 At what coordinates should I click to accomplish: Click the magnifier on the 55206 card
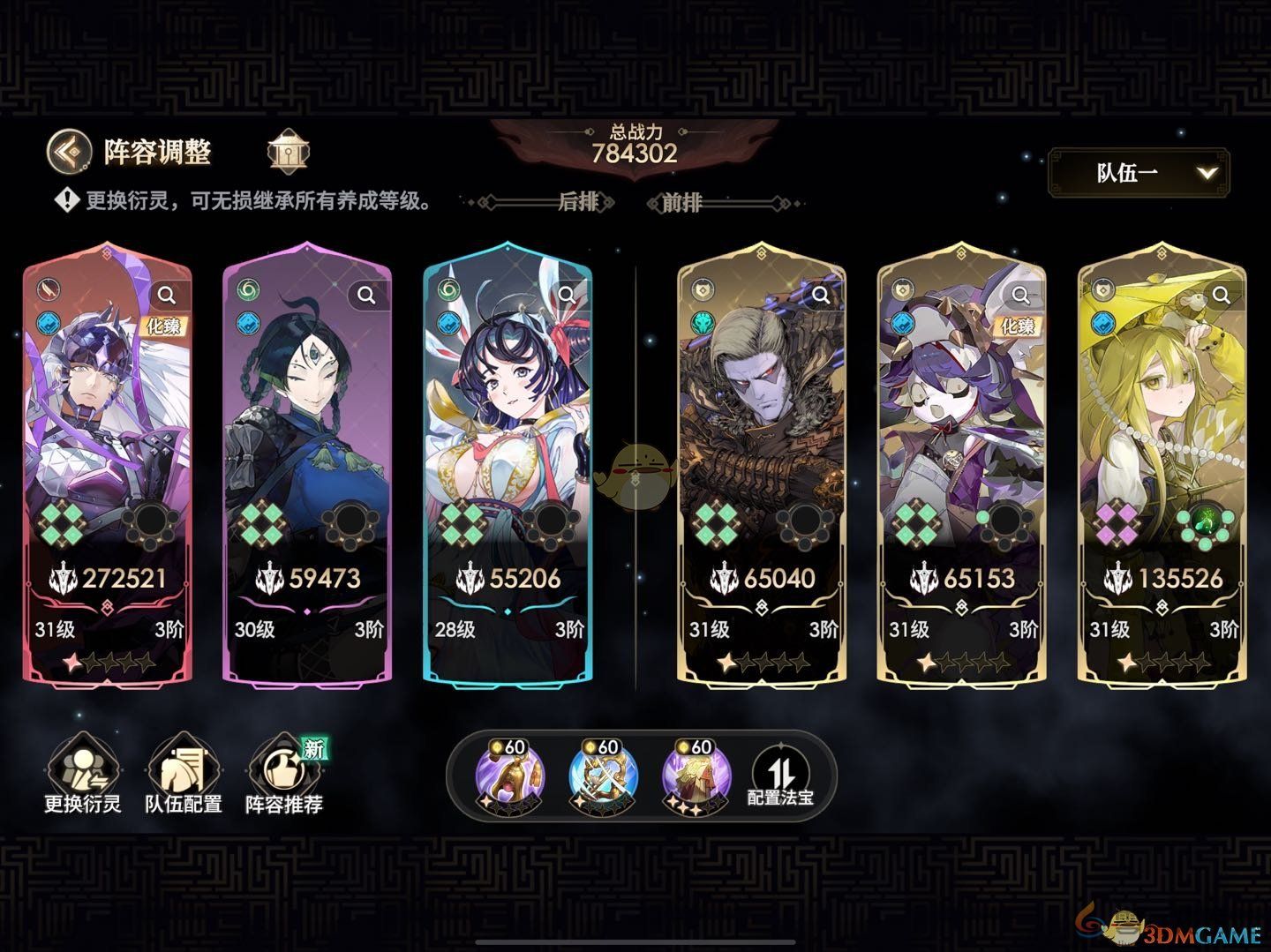[x=567, y=295]
